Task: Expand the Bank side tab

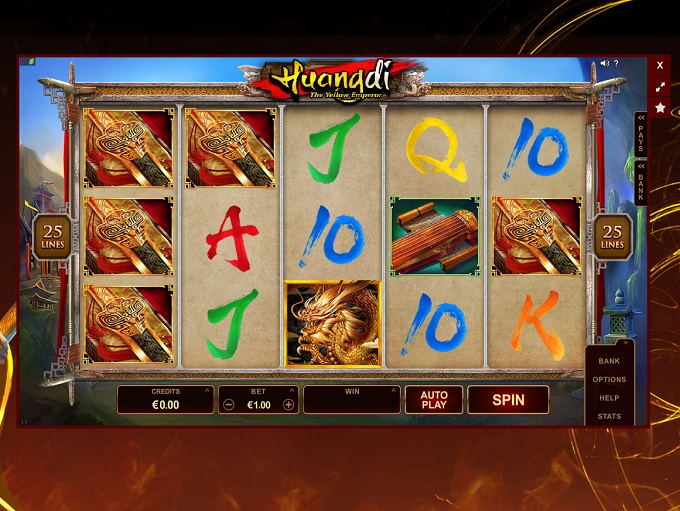Action: [x=641, y=182]
